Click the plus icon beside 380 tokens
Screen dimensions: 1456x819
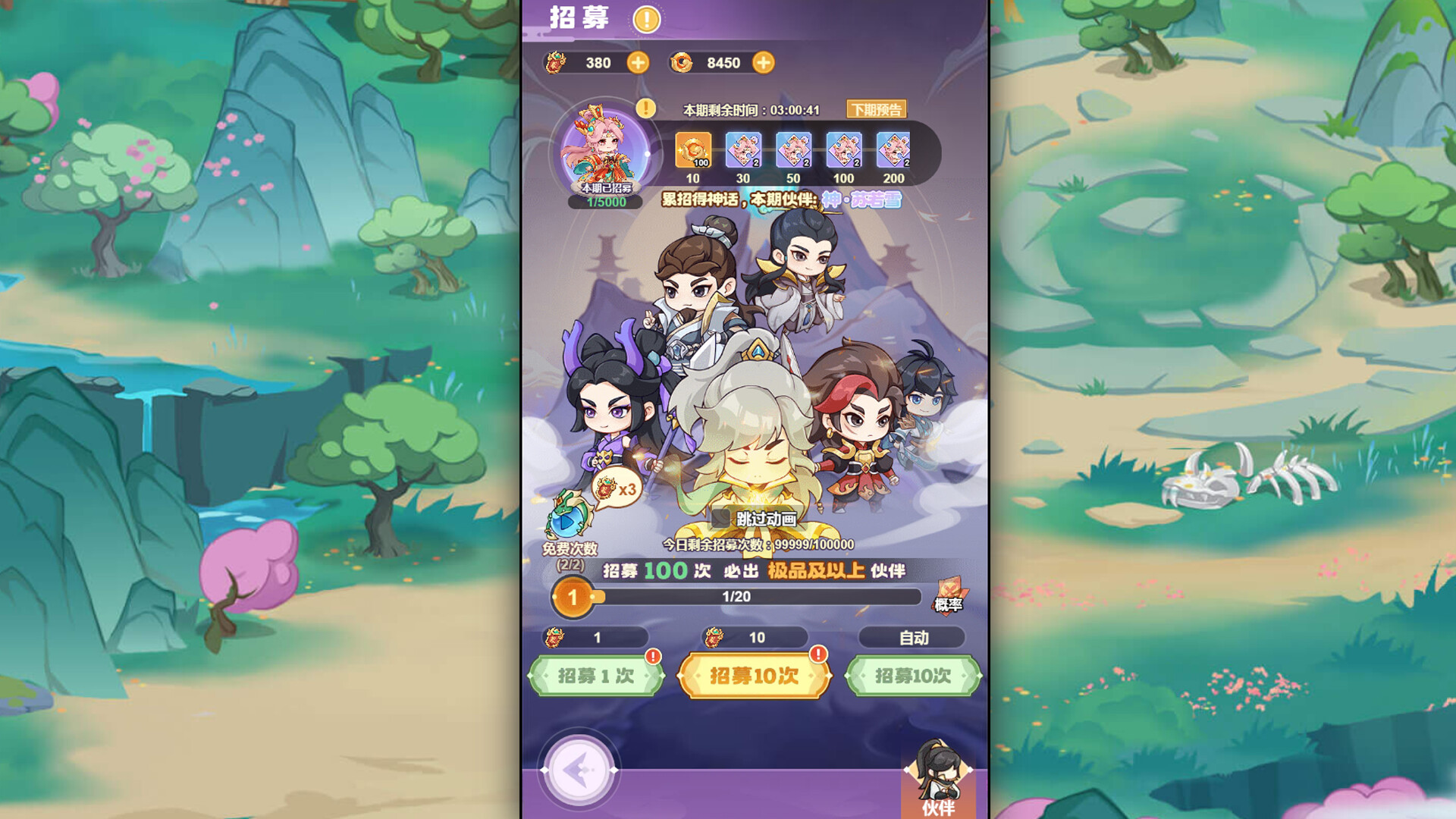pyautogui.click(x=639, y=63)
